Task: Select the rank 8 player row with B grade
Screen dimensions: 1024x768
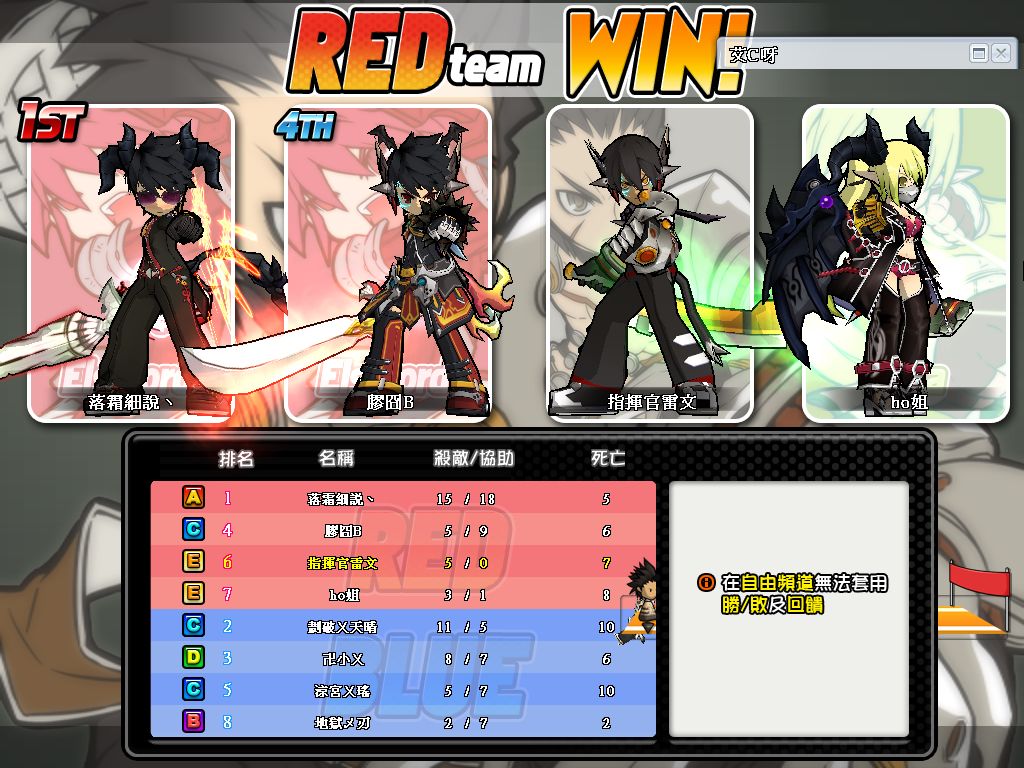Action: tap(403, 721)
